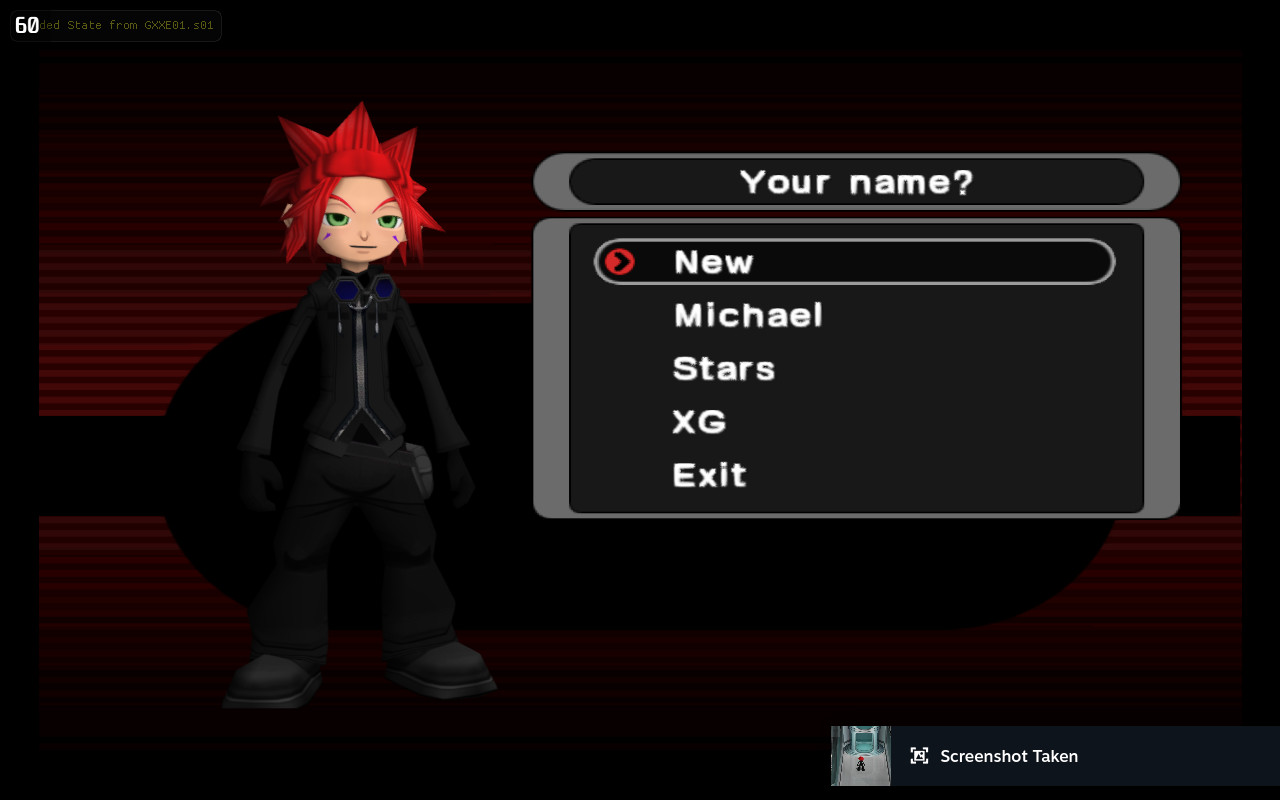Click Exit at the bottom of the list
1280x800 pixels.
click(x=710, y=474)
